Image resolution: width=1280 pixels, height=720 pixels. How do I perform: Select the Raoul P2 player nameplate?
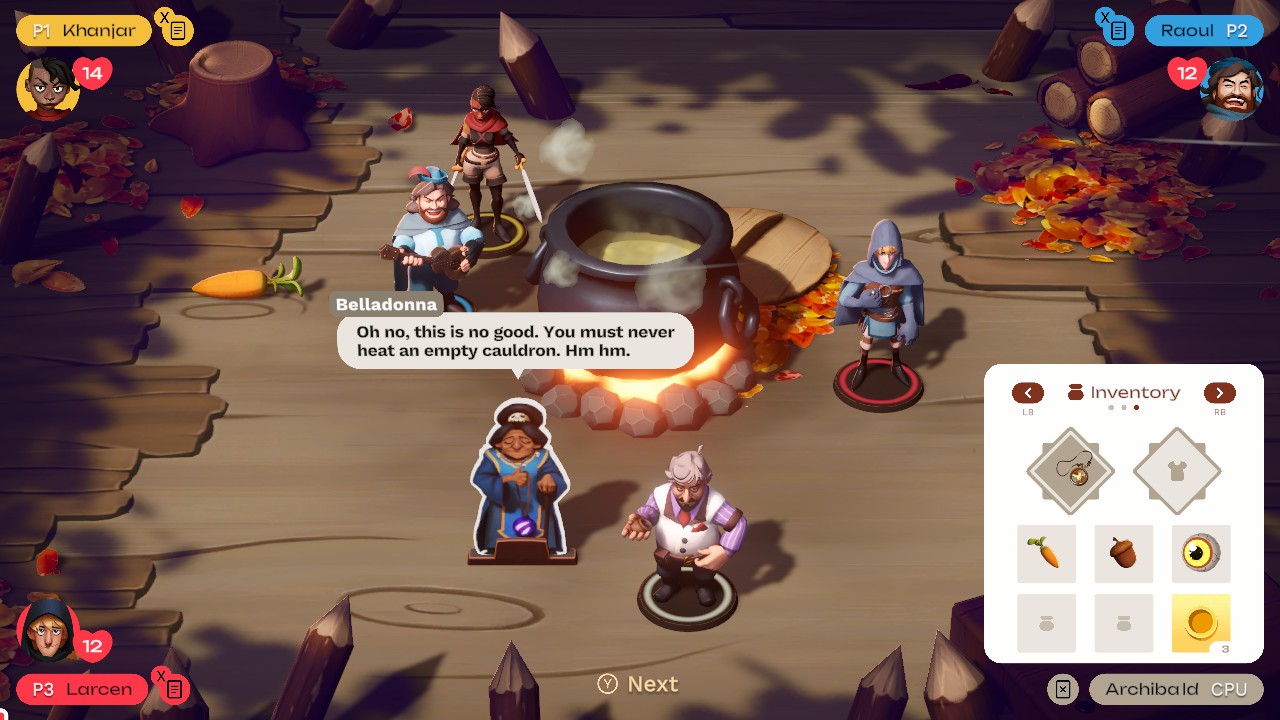tap(1204, 31)
